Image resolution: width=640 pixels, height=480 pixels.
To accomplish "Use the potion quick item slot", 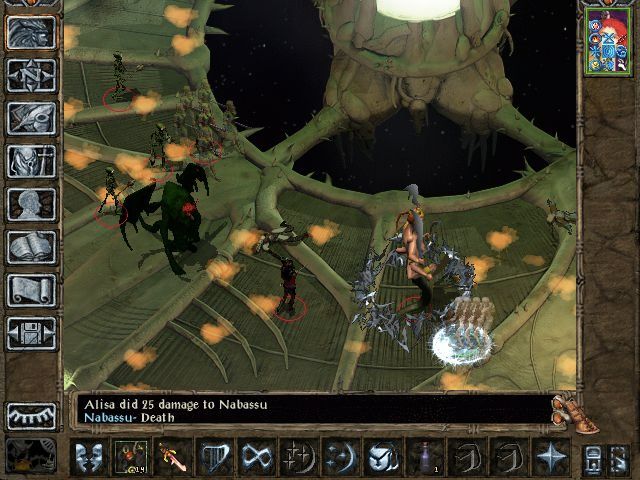I will point(428,456).
